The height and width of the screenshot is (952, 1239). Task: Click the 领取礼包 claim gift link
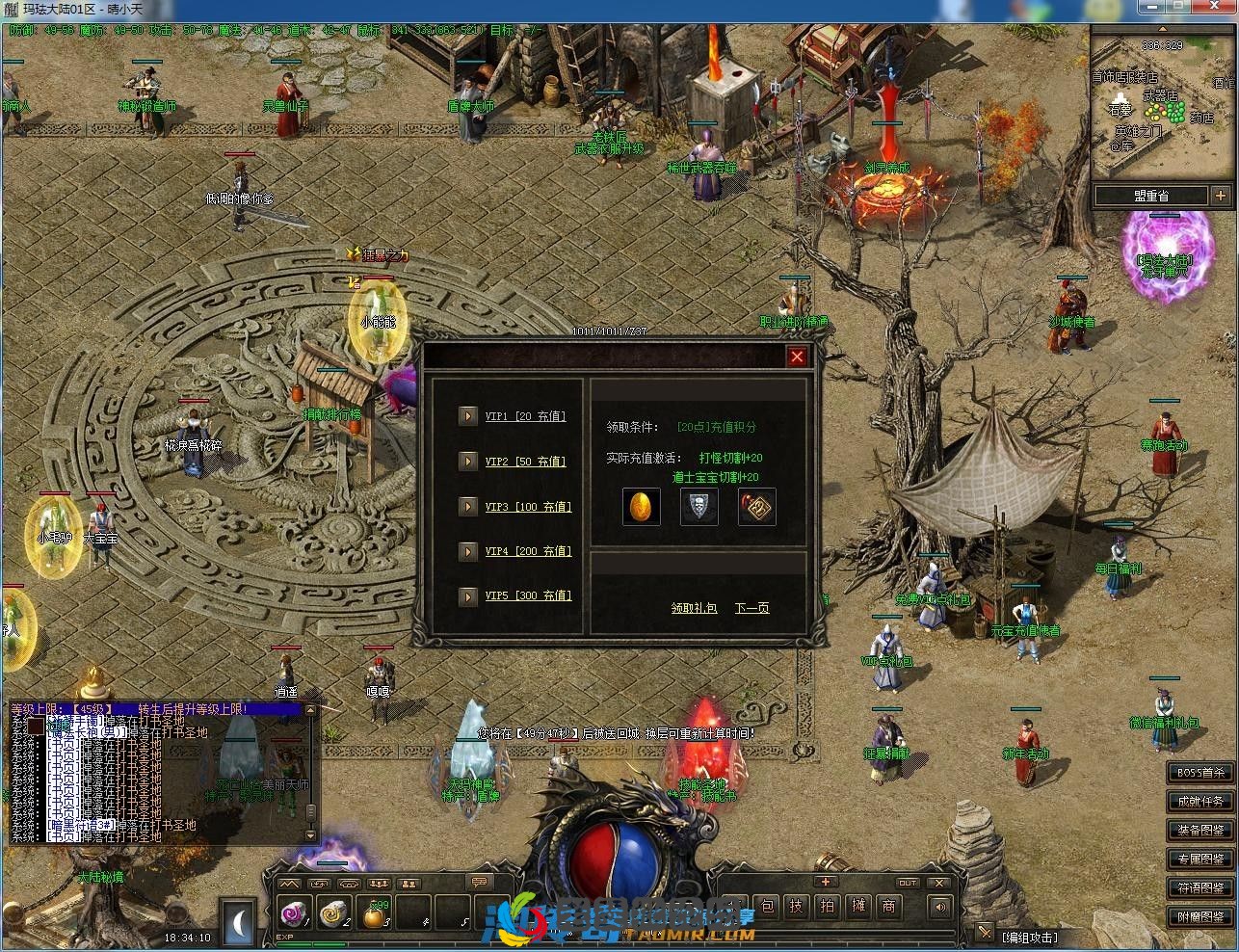(x=694, y=608)
